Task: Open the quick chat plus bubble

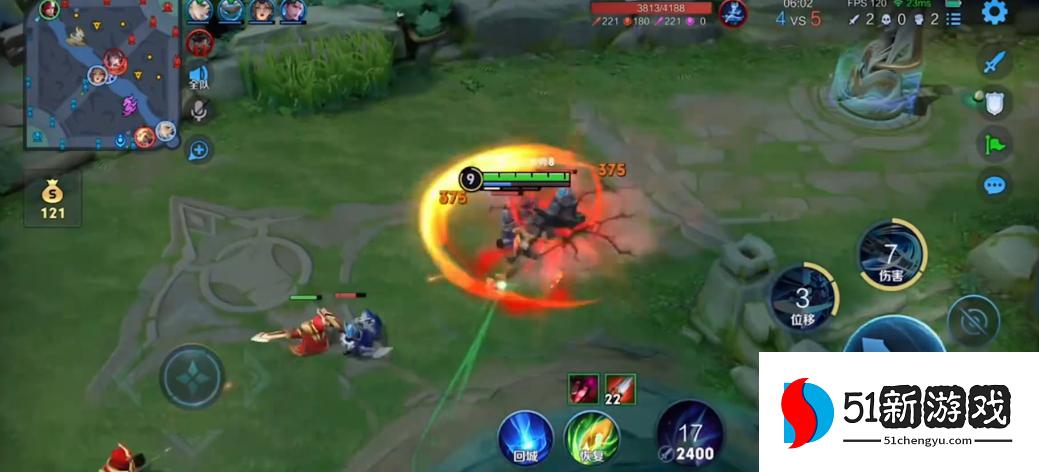Action: [x=198, y=150]
